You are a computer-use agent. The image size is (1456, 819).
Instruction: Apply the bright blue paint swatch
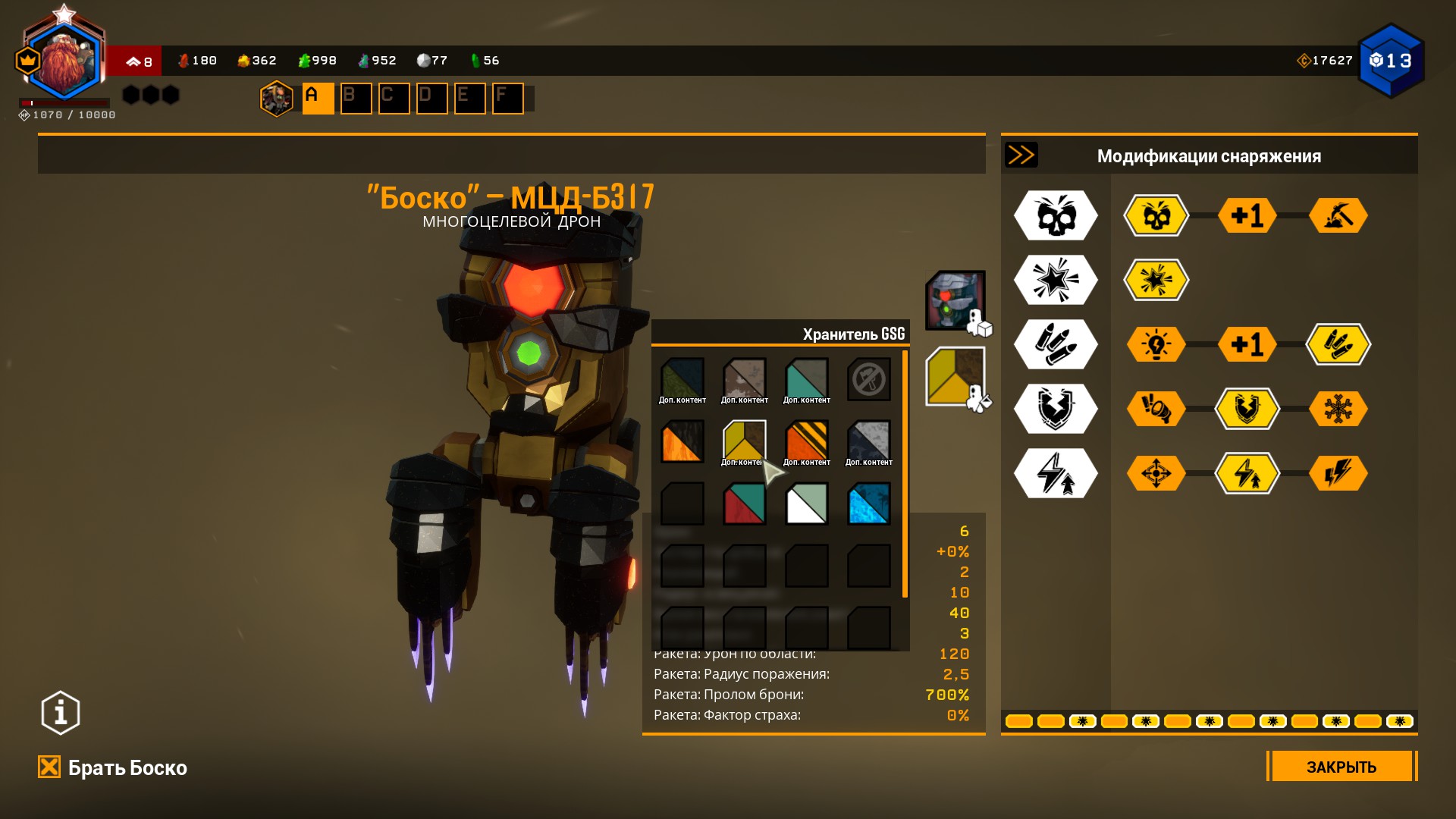868,504
